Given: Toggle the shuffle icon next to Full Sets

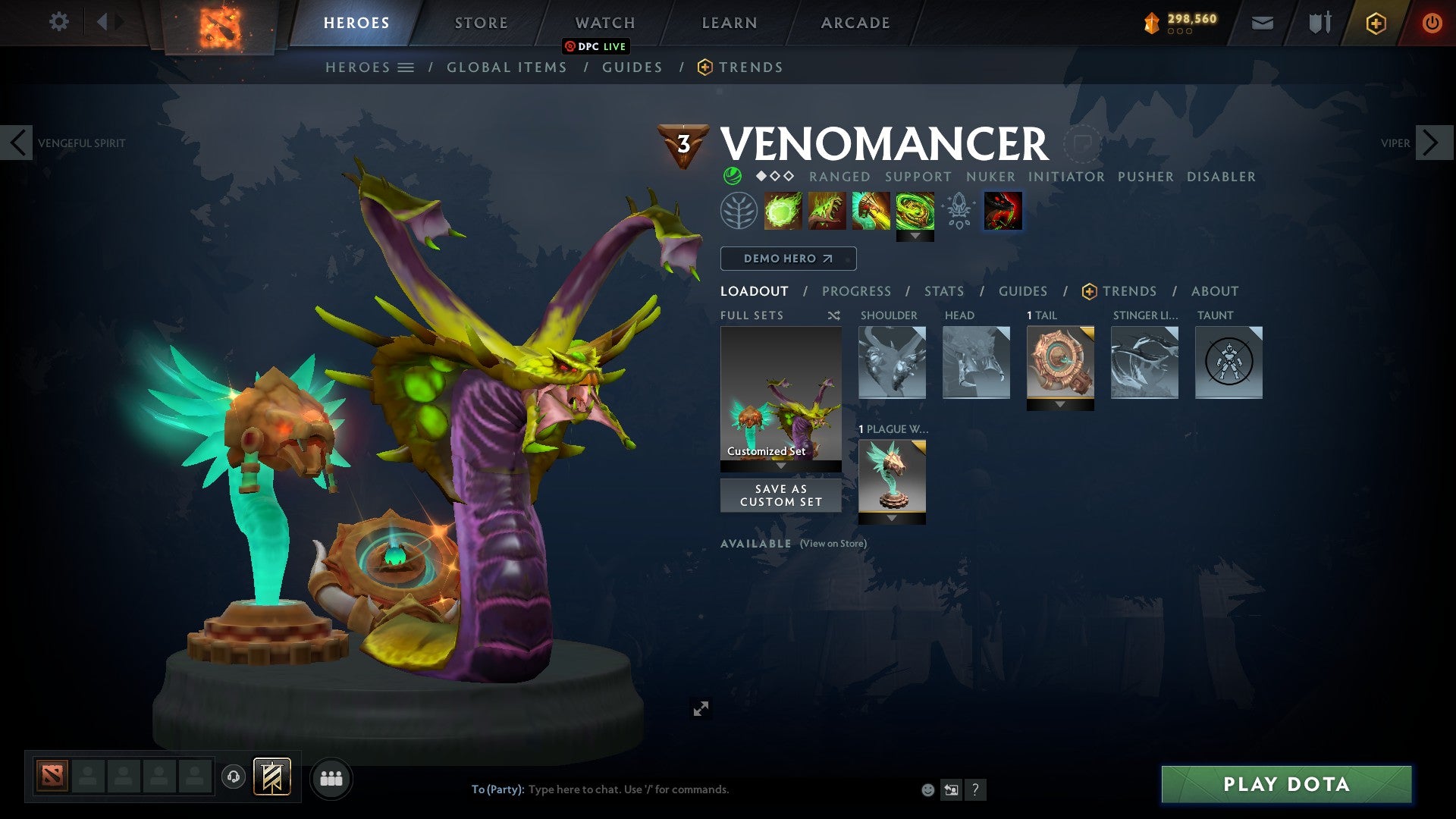Looking at the screenshot, I should point(834,315).
